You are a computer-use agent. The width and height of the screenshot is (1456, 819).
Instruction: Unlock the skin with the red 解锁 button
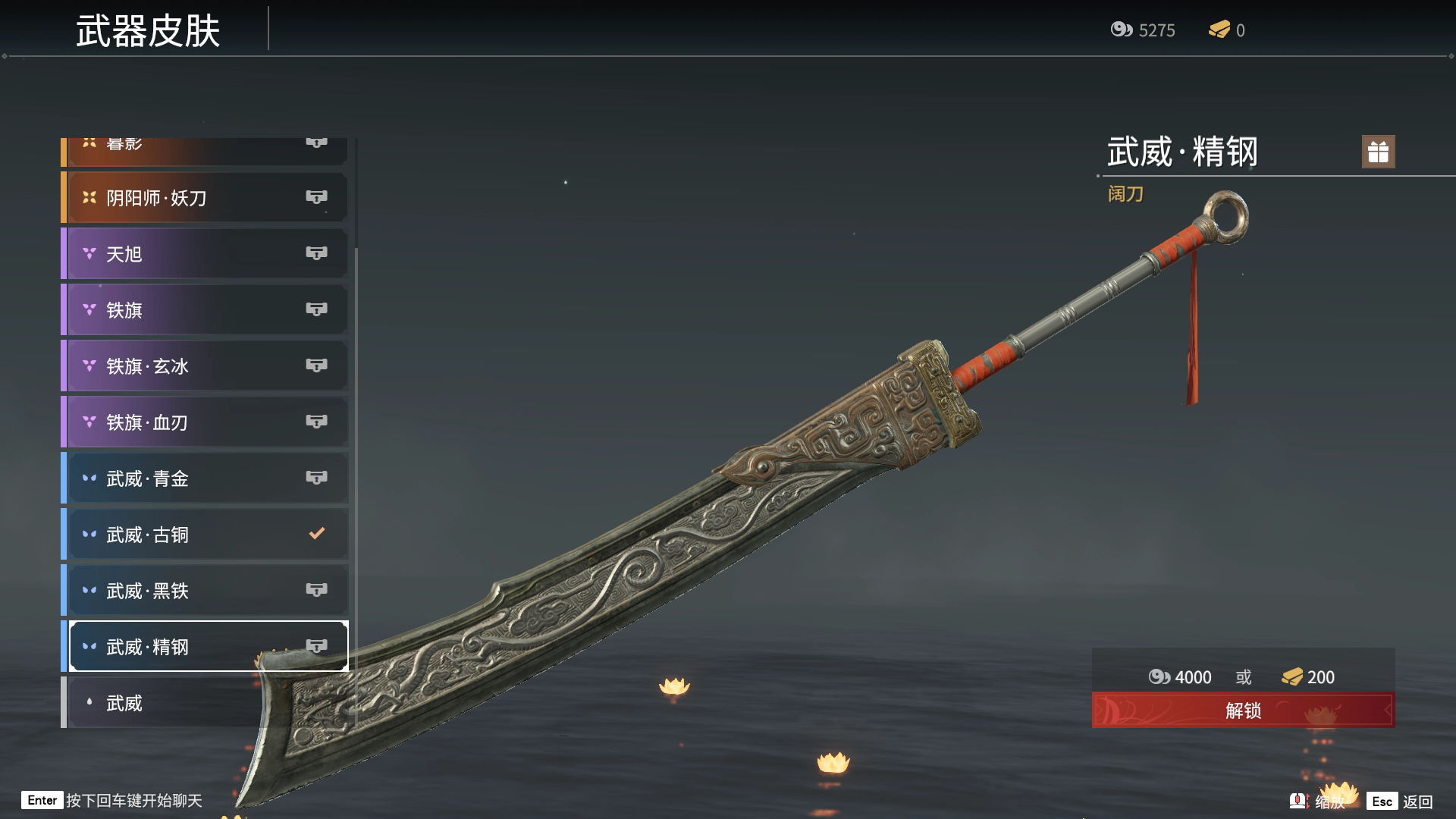pyautogui.click(x=1243, y=711)
